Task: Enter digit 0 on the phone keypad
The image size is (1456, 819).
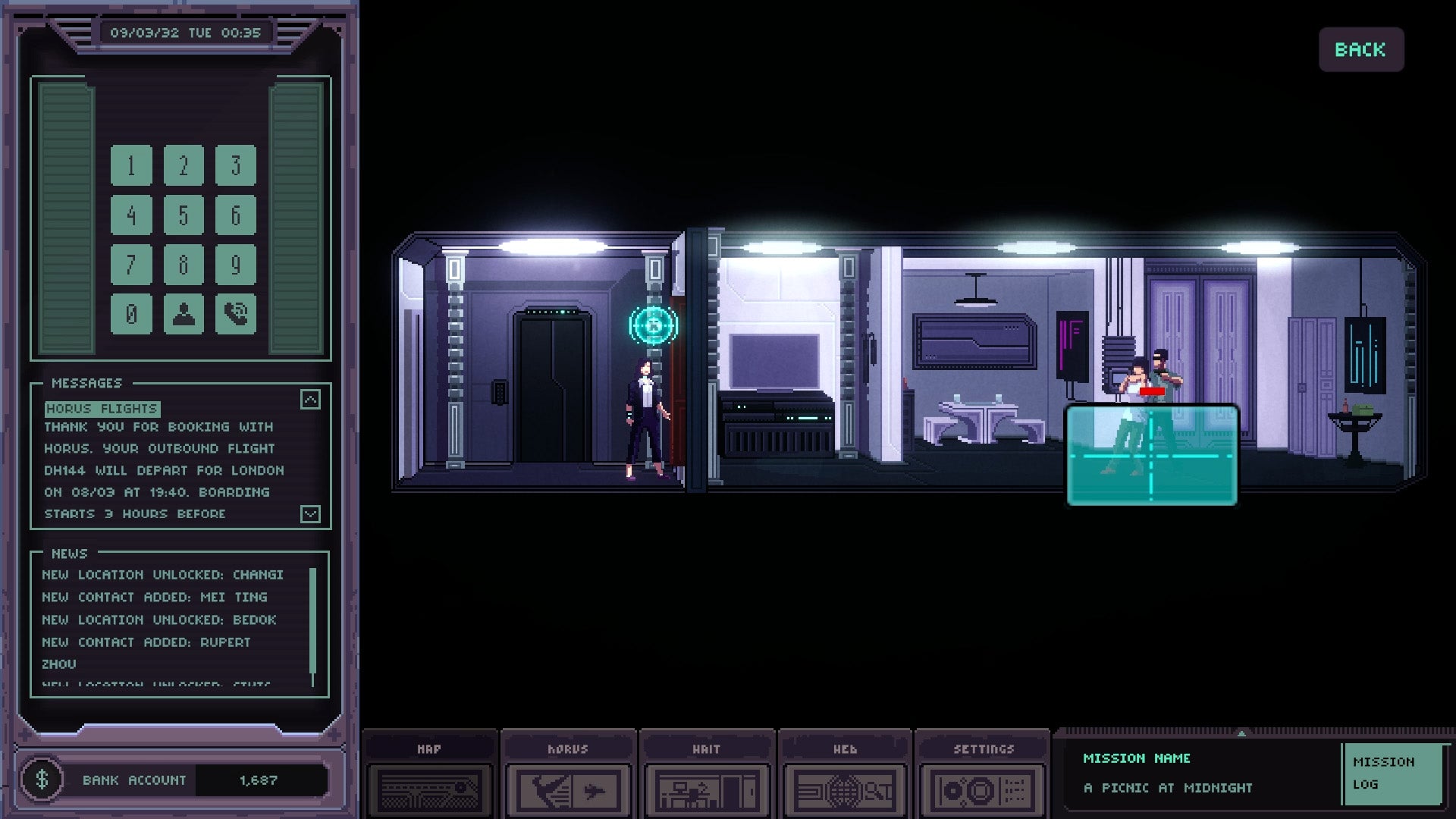Action: (131, 314)
